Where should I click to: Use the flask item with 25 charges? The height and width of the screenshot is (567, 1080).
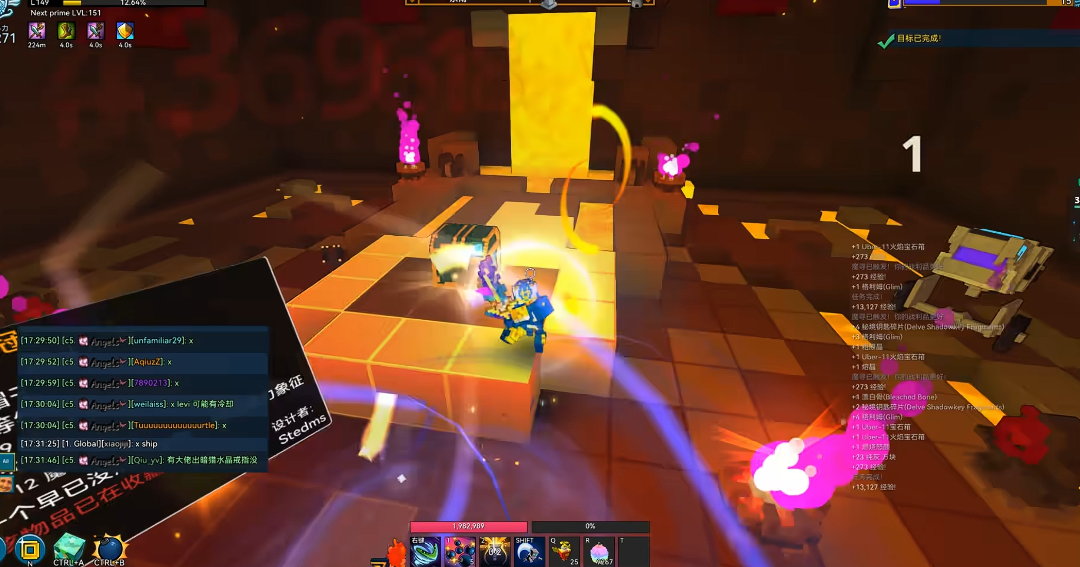click(564, 551)
